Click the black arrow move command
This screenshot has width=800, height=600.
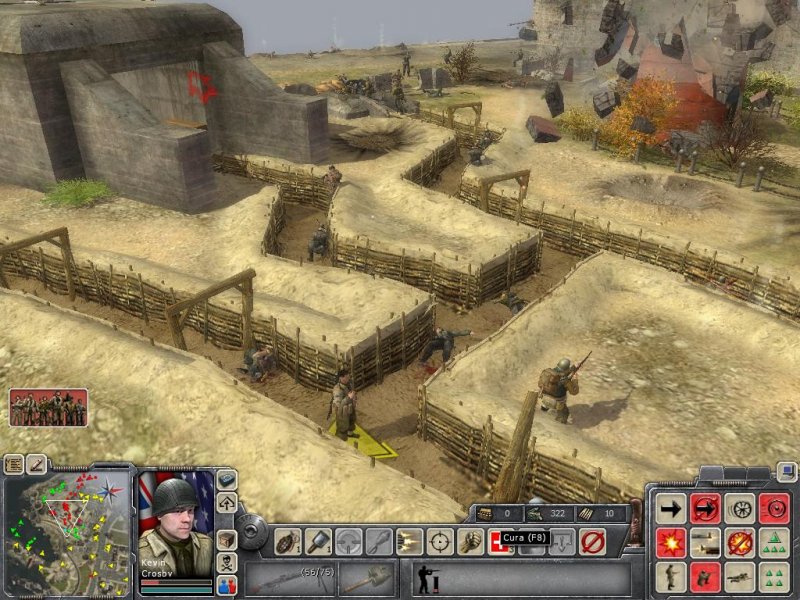672,508
